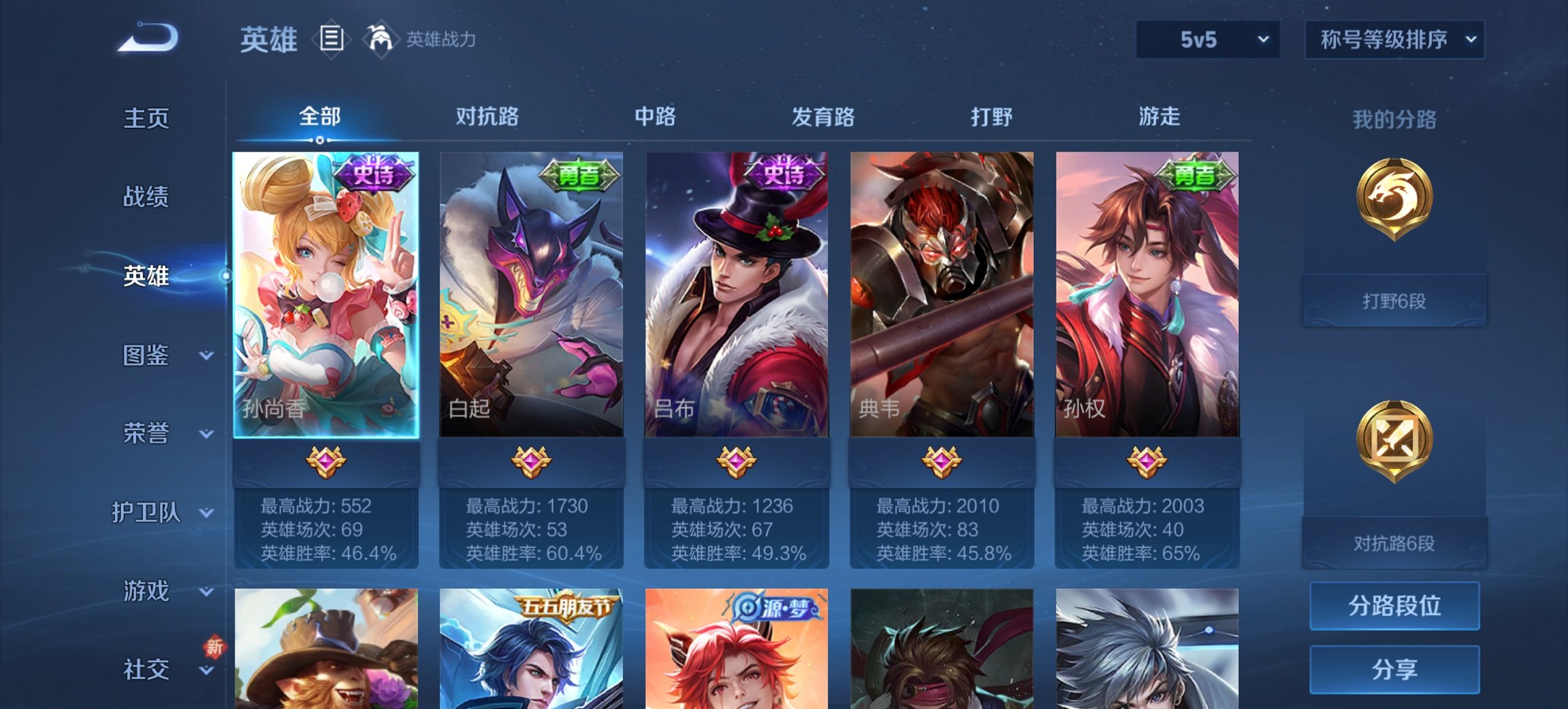This screenshot has width=1568, height=709.
Task: Switch to the 打野 jungle tab
Action: click(x=990, y=117)
